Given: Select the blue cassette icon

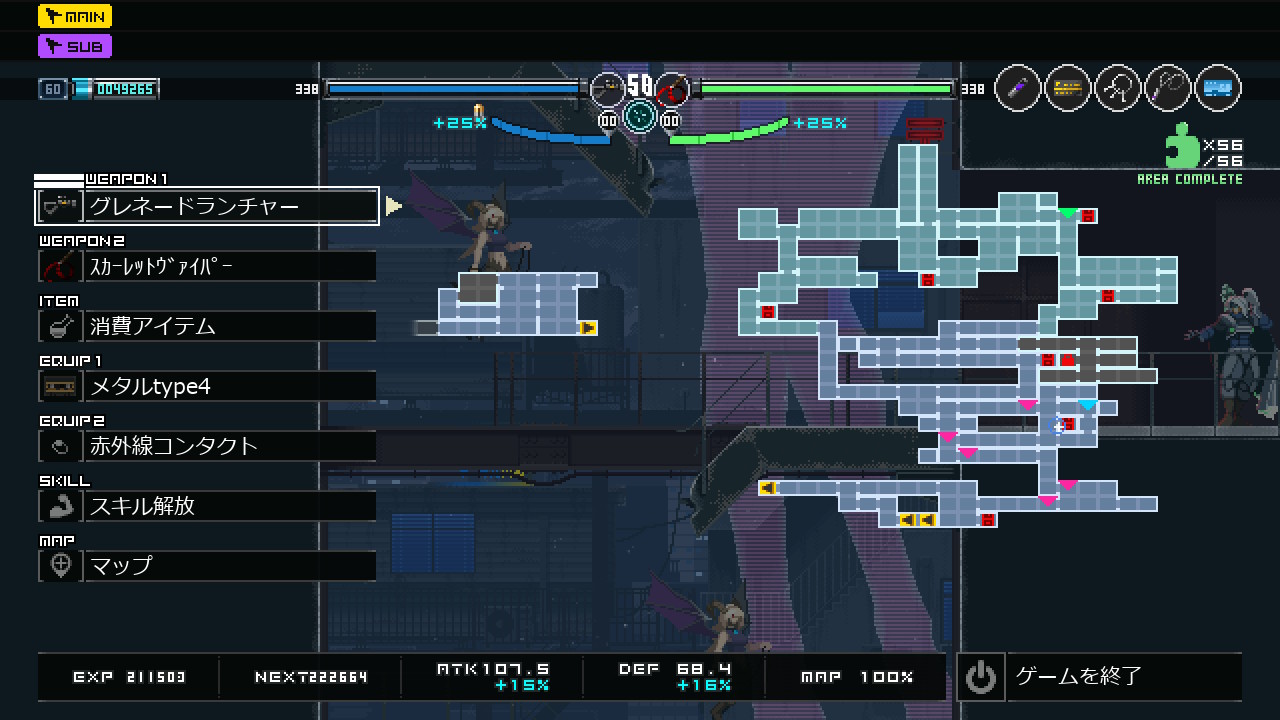Looking at the screenshot, I should click(x=1218, y=89).
